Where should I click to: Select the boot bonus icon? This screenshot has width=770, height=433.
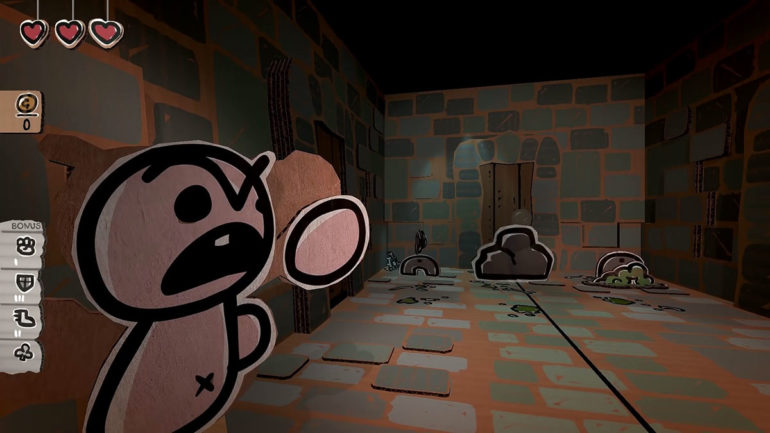click(25, 317)
